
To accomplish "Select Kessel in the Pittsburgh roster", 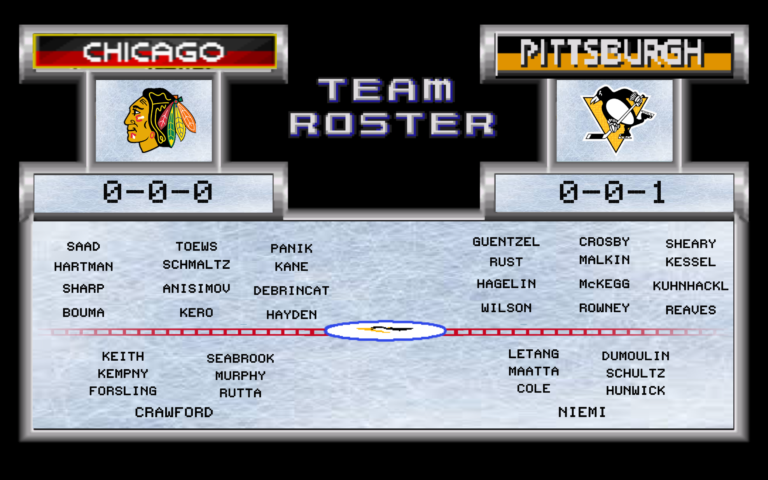I will (690, 262).
